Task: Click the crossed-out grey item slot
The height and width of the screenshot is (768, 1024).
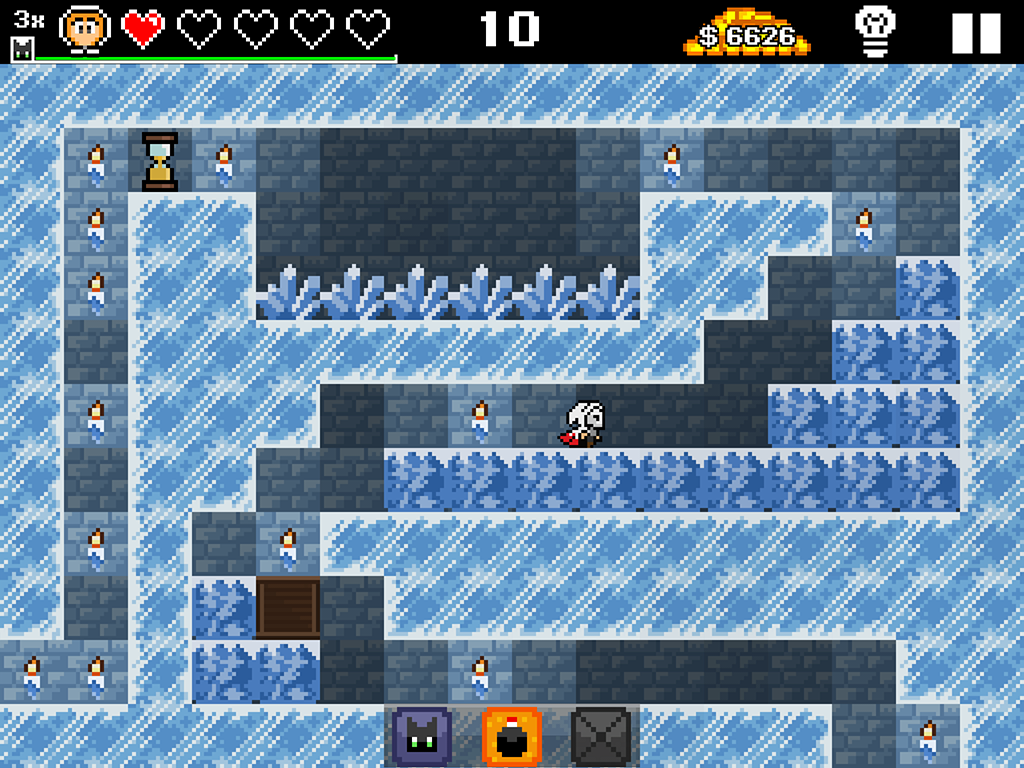Action: click(x=600, y=737)
